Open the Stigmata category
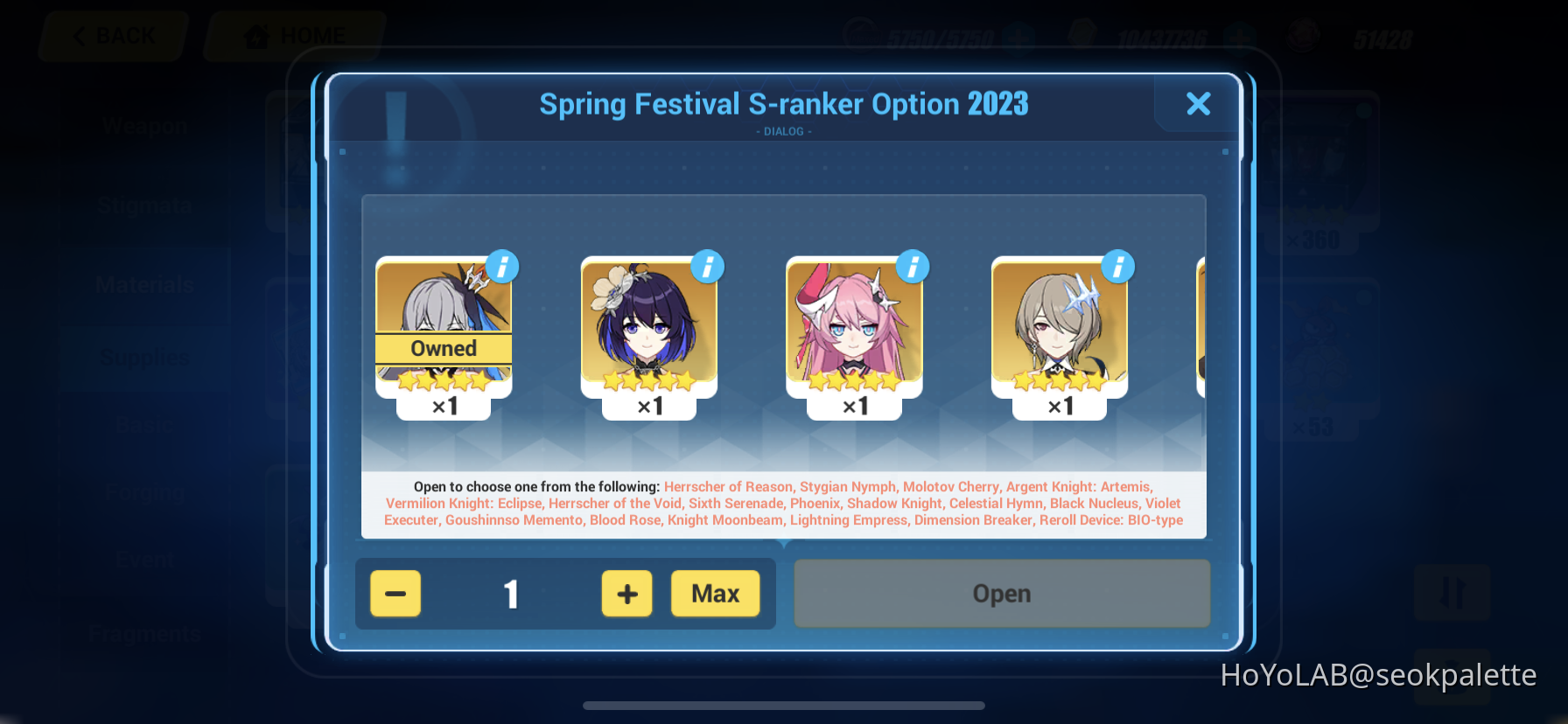This screenshot has height=724, width=1568. point(143,205)
